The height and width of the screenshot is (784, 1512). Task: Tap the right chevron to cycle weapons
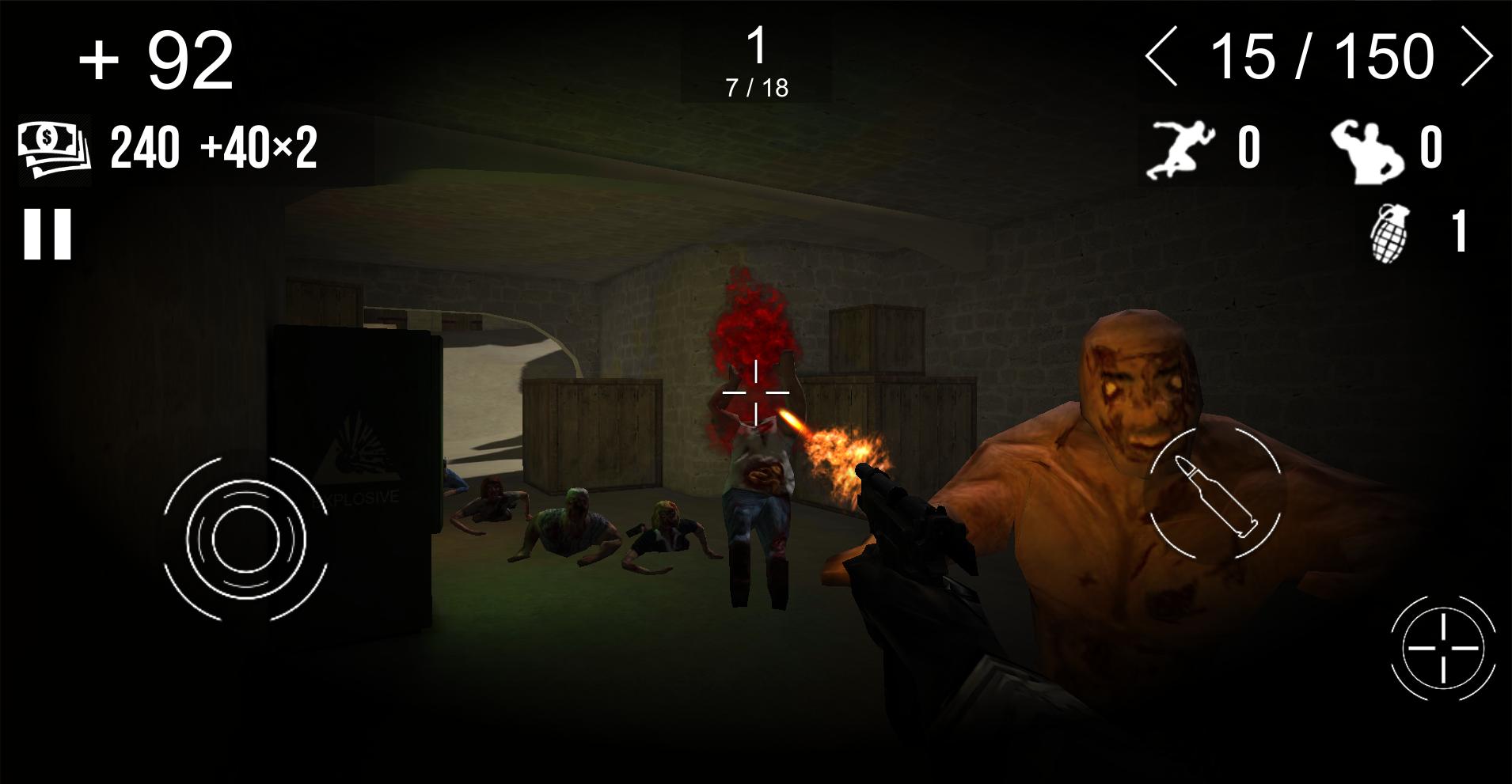[1477, 55]
